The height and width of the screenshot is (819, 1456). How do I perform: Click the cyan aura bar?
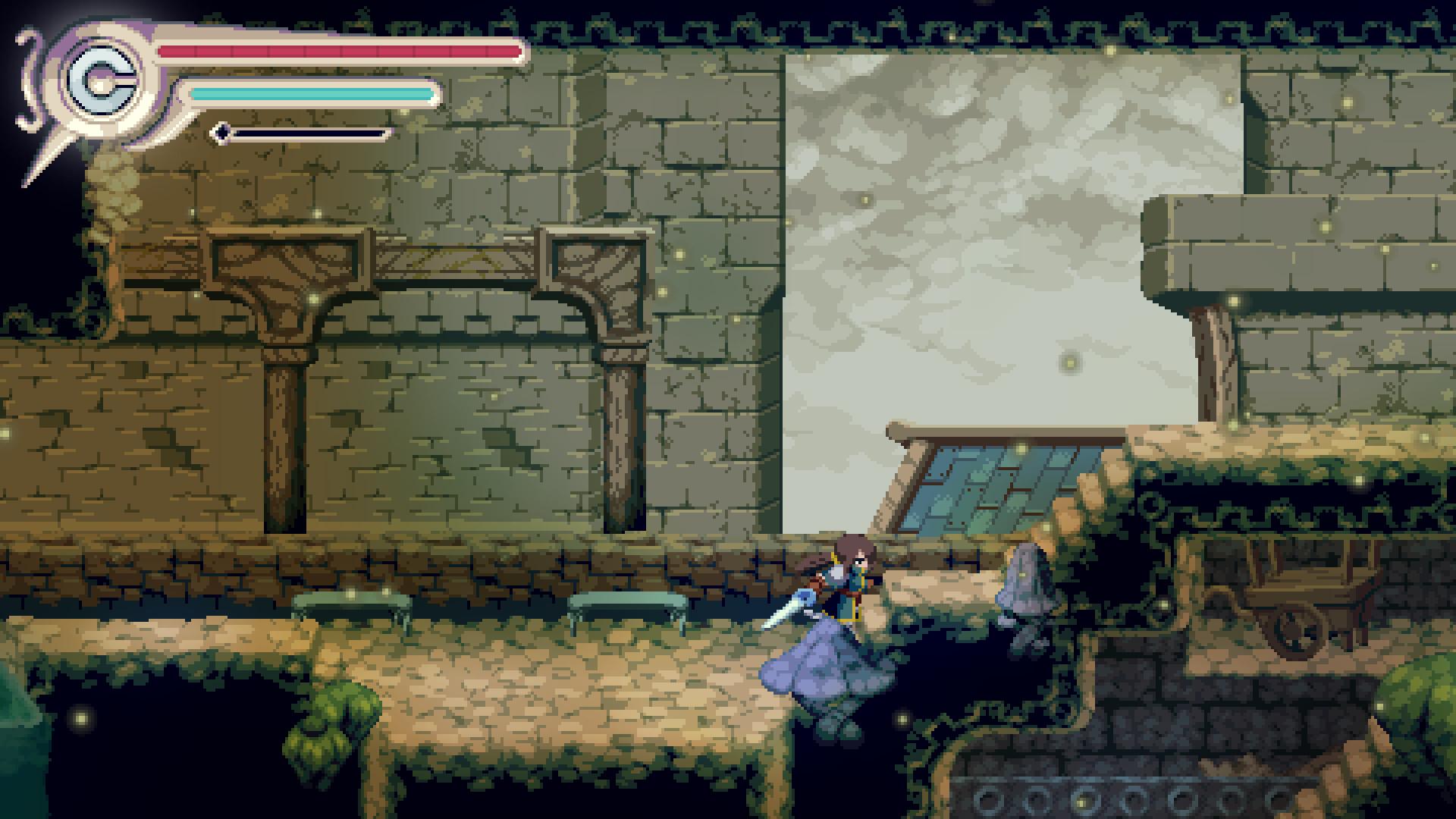(311, 94)
